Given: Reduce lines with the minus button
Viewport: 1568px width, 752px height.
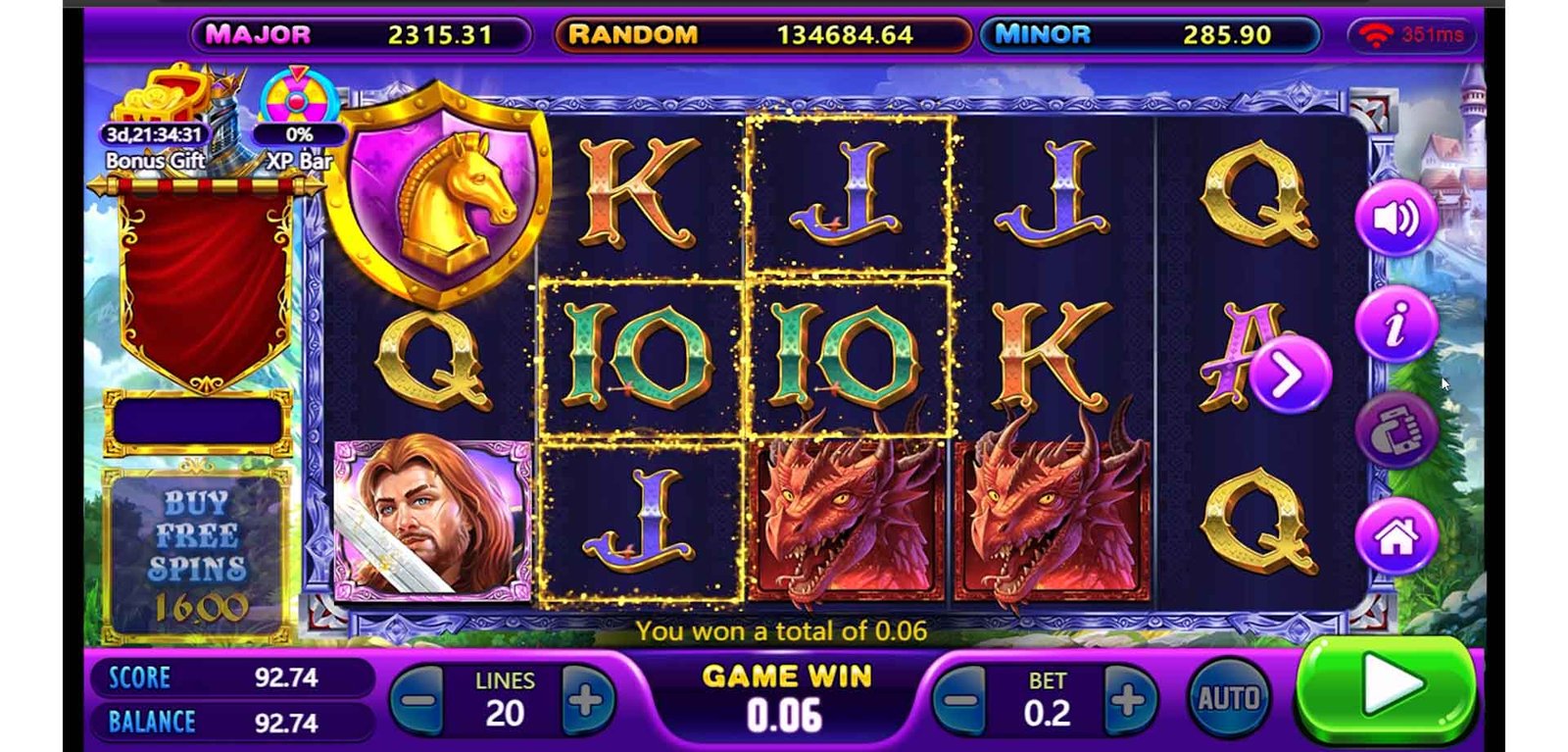Looking at the screenshot, I should tap(418, 700).
